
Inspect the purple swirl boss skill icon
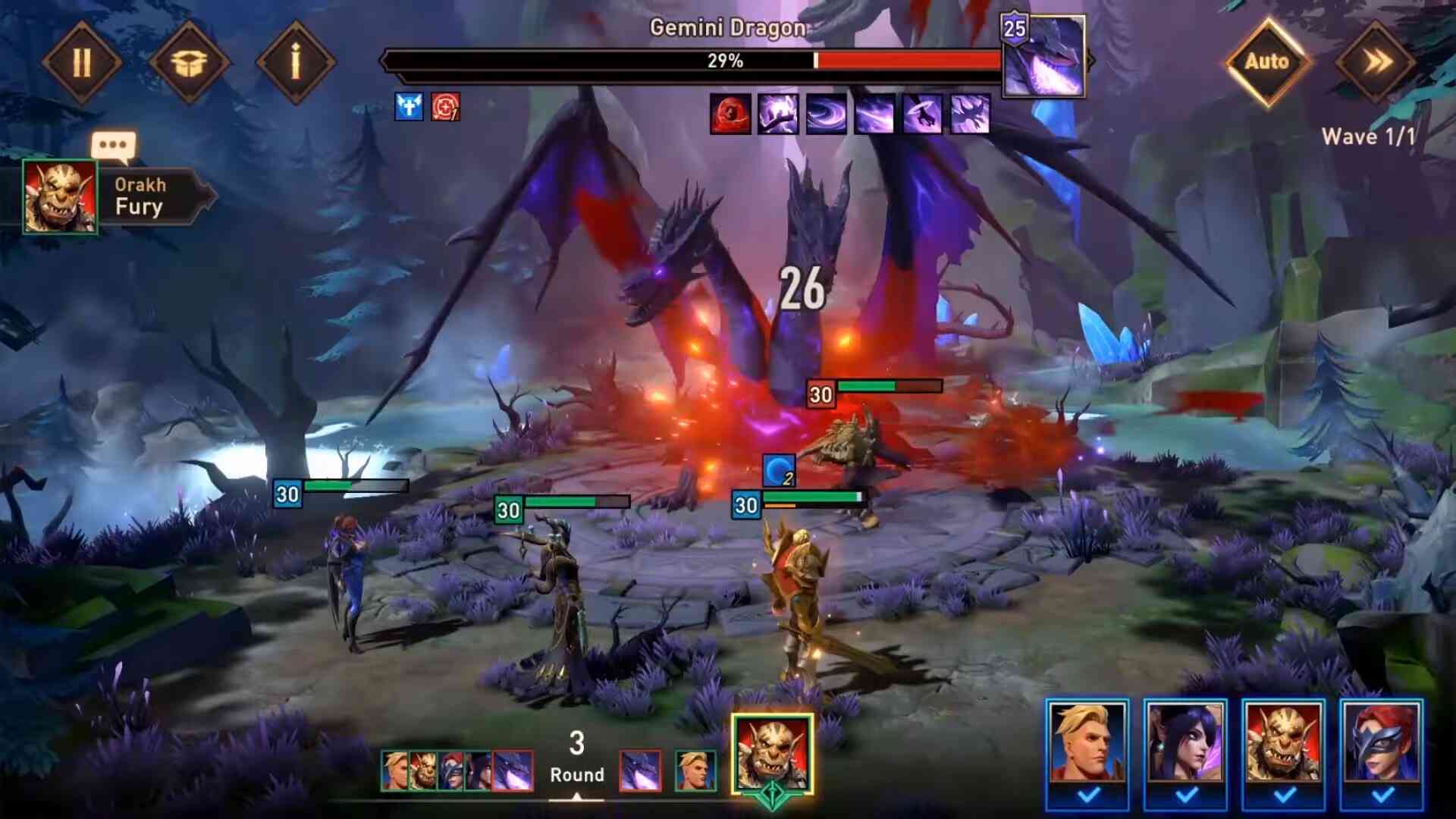pyautogui.click(x=827, y=114)
